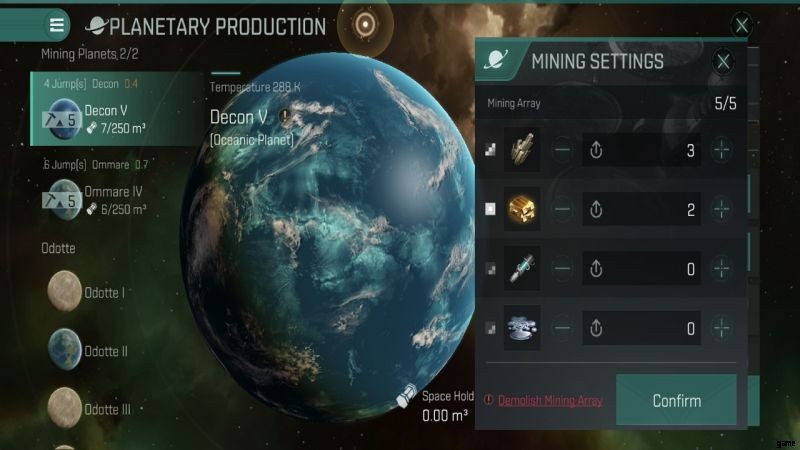
Task: Decrease the gold ore resource's array count
Action: [563, 210]
